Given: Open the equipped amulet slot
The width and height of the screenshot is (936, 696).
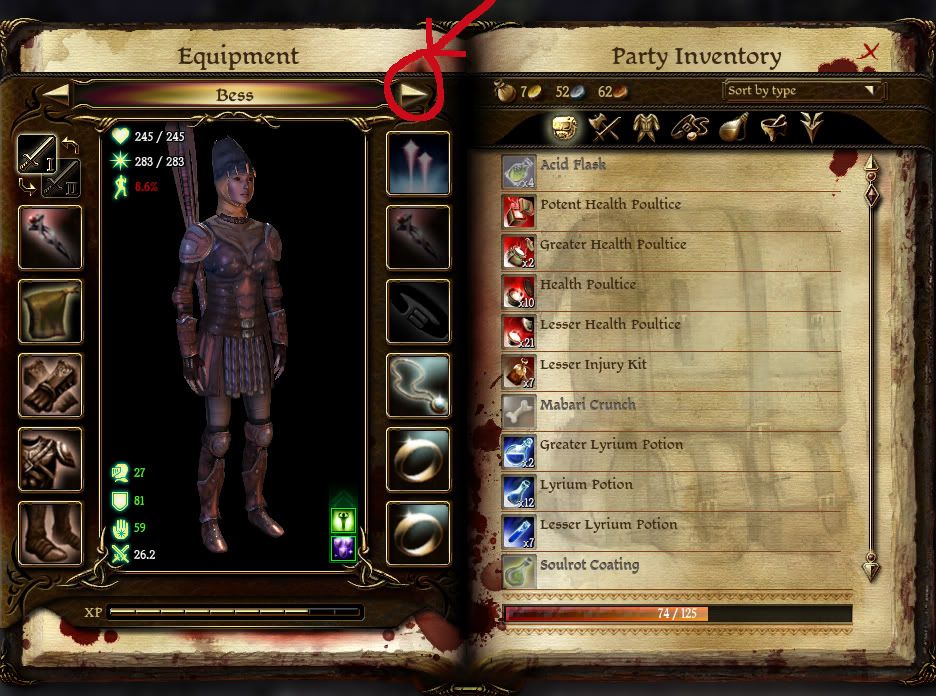Looking at the screenshot, I should tap(418, 386).
